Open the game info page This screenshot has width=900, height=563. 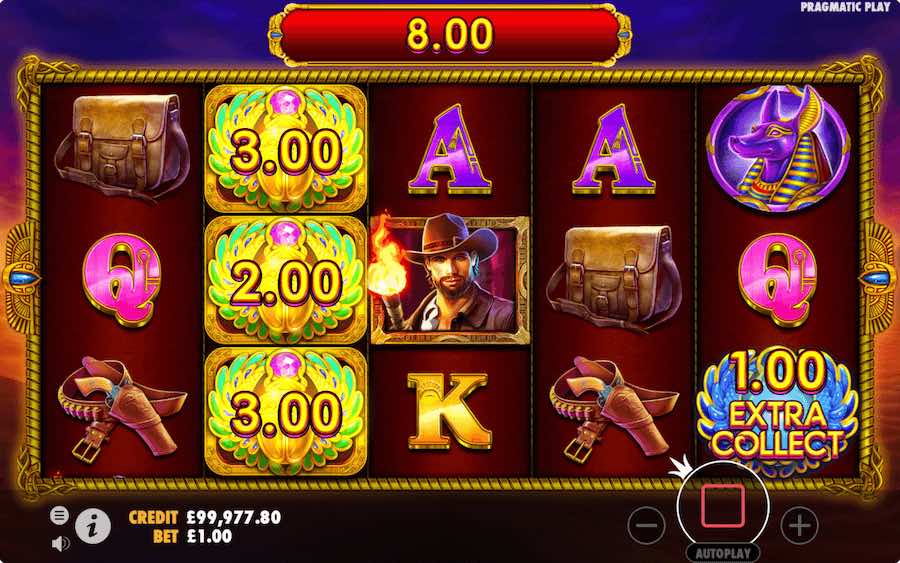(x=93, y=526)
